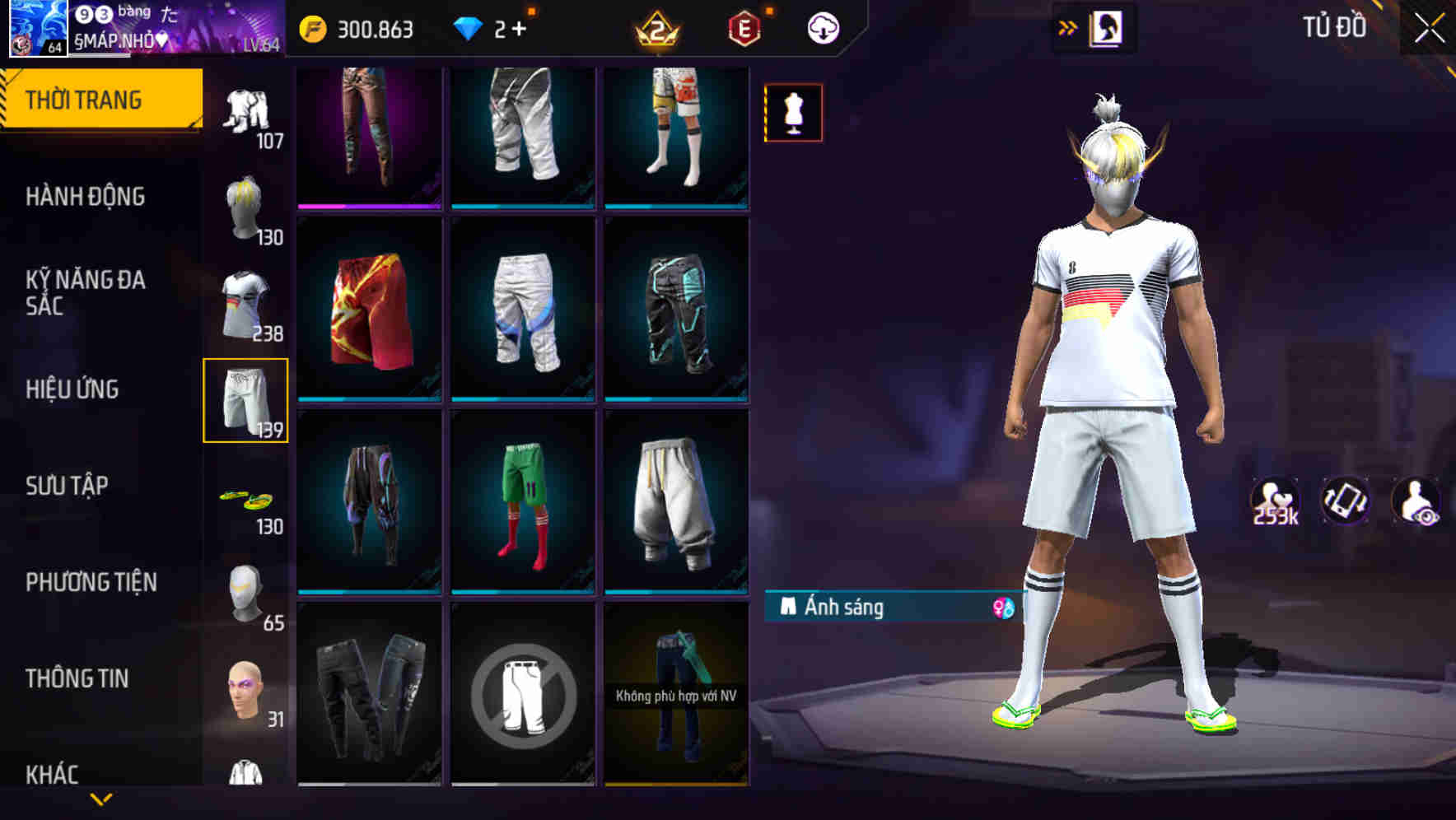The width and height of the screenshot is (1456, 820).
Task: Open the likes counter showing 253k
Action: pos(1276,501)
